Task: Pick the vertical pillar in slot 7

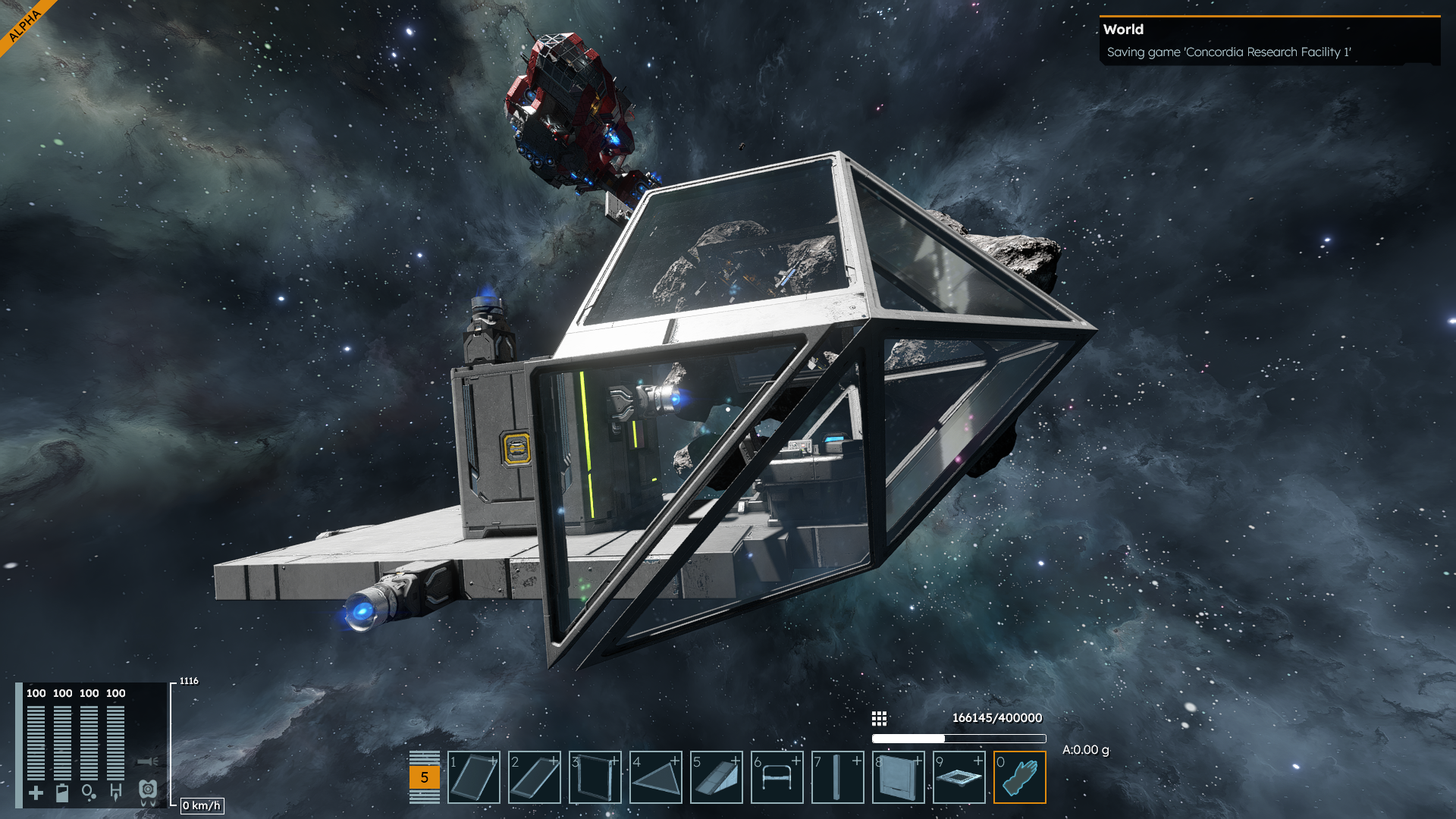Action: (838, 777)
